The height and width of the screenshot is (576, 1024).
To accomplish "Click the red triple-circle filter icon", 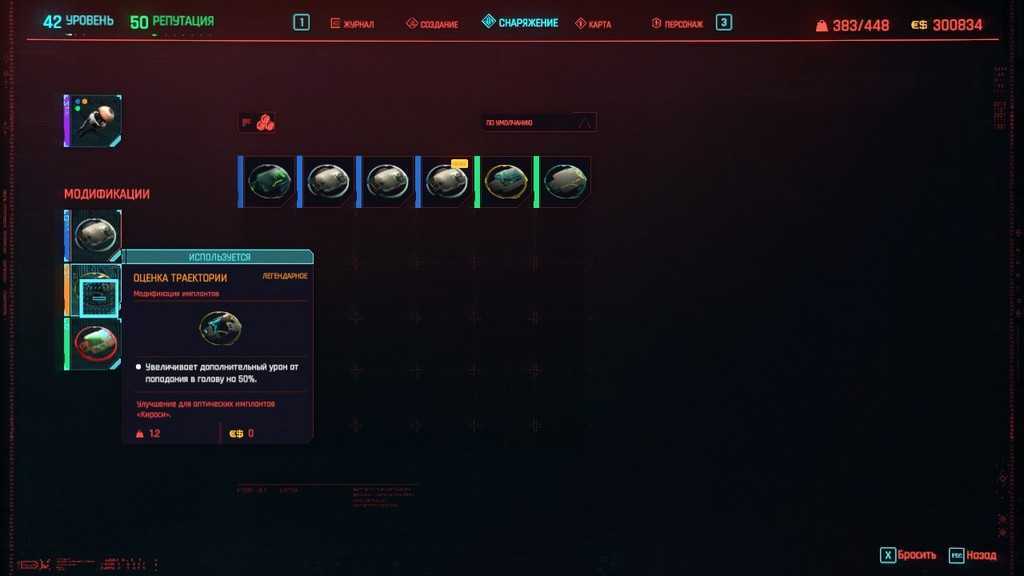I will tap(266, 123).
